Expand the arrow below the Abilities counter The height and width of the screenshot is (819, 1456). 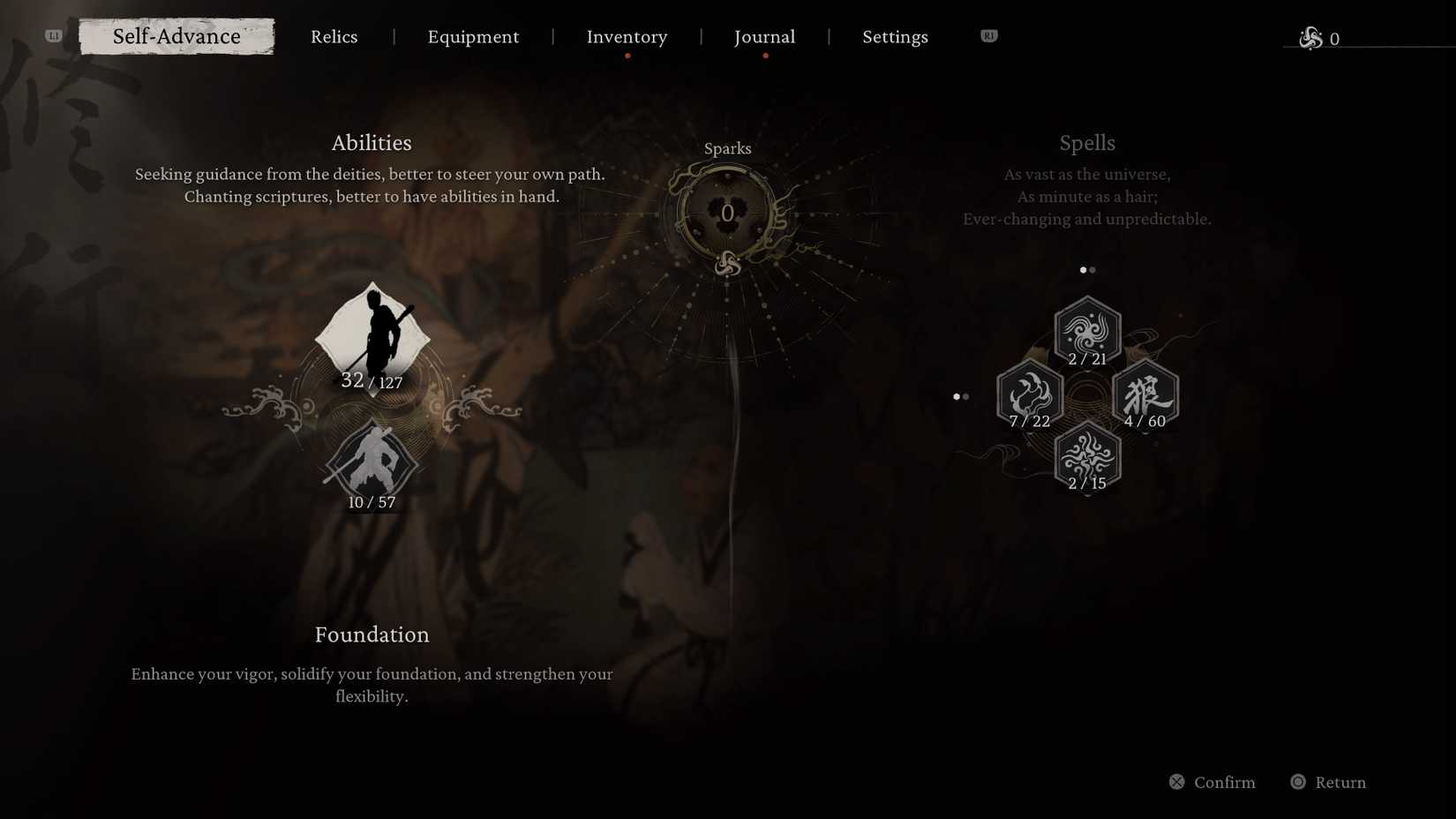click(x=372, y=398)
